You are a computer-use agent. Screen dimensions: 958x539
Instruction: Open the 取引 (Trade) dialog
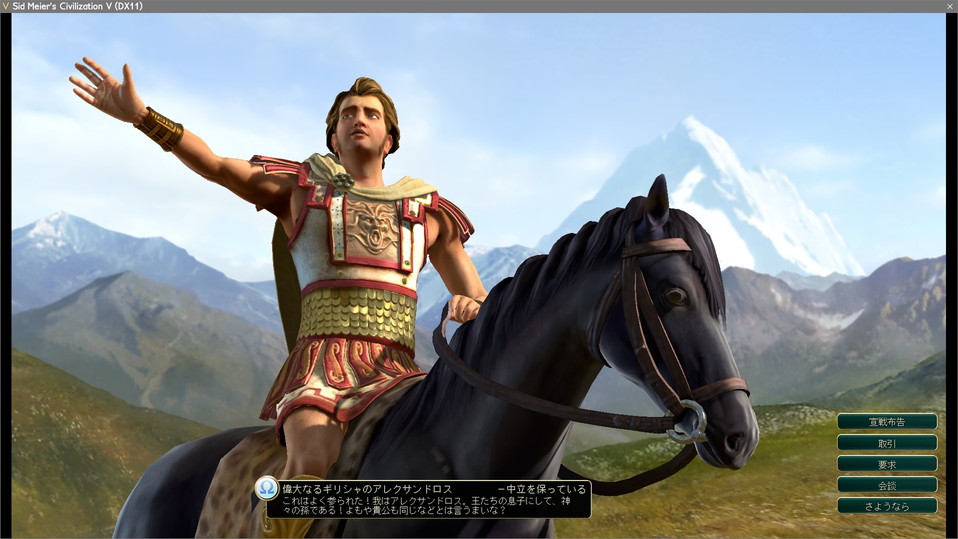(887, 442)
